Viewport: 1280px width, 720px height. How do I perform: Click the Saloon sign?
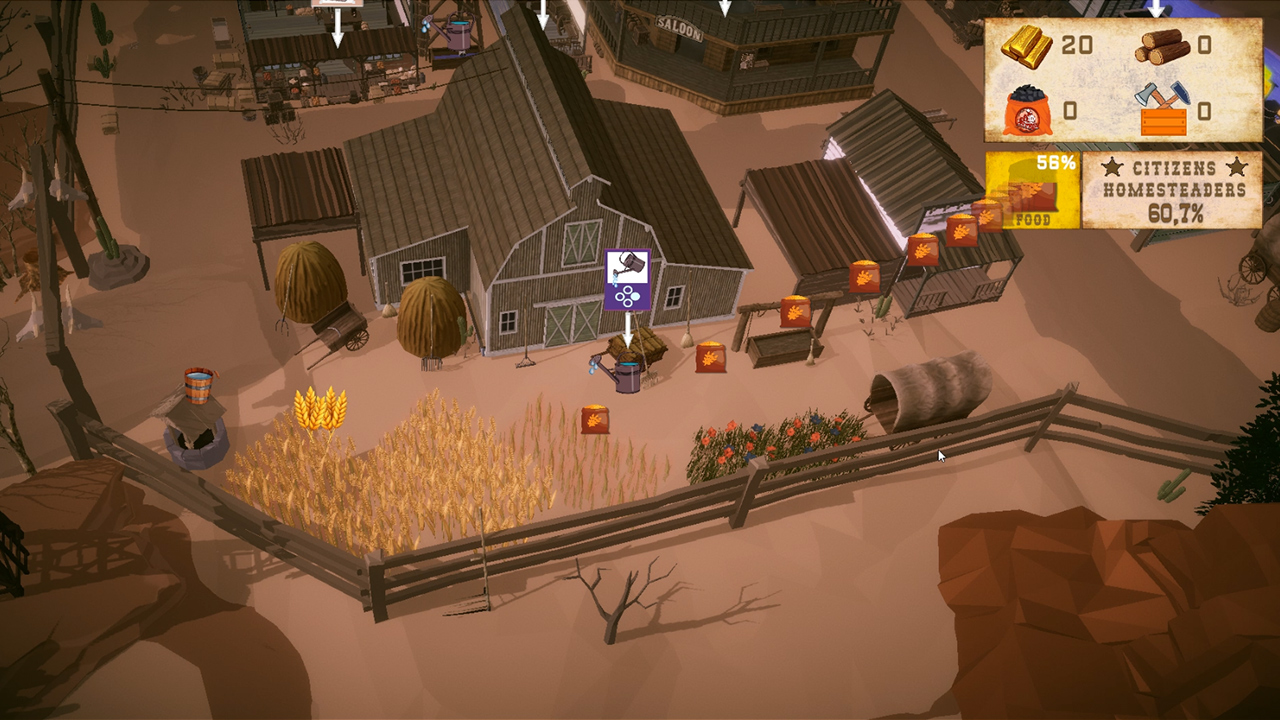click(x=679, y=28)
